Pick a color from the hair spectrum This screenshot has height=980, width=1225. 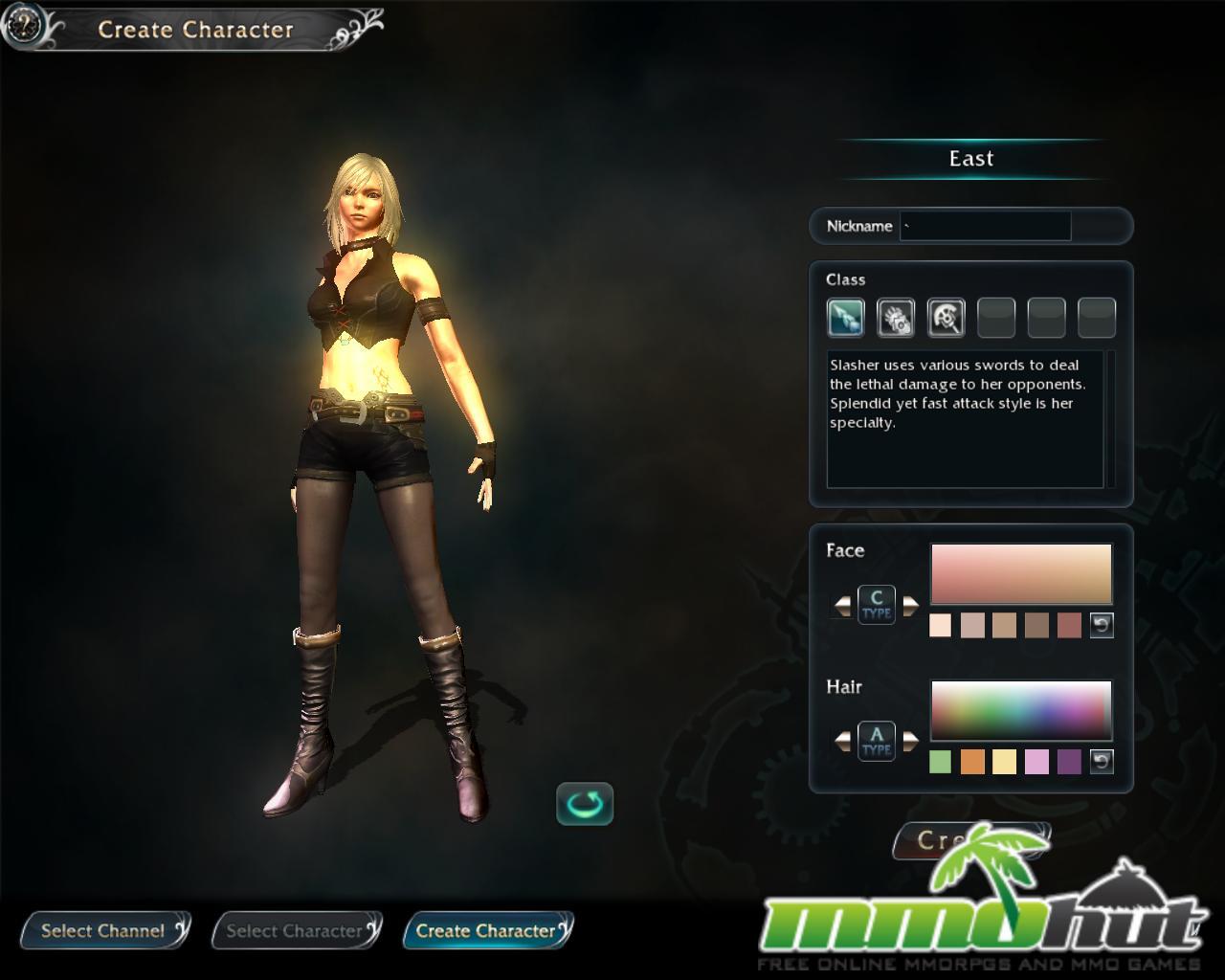[1020, 710]
